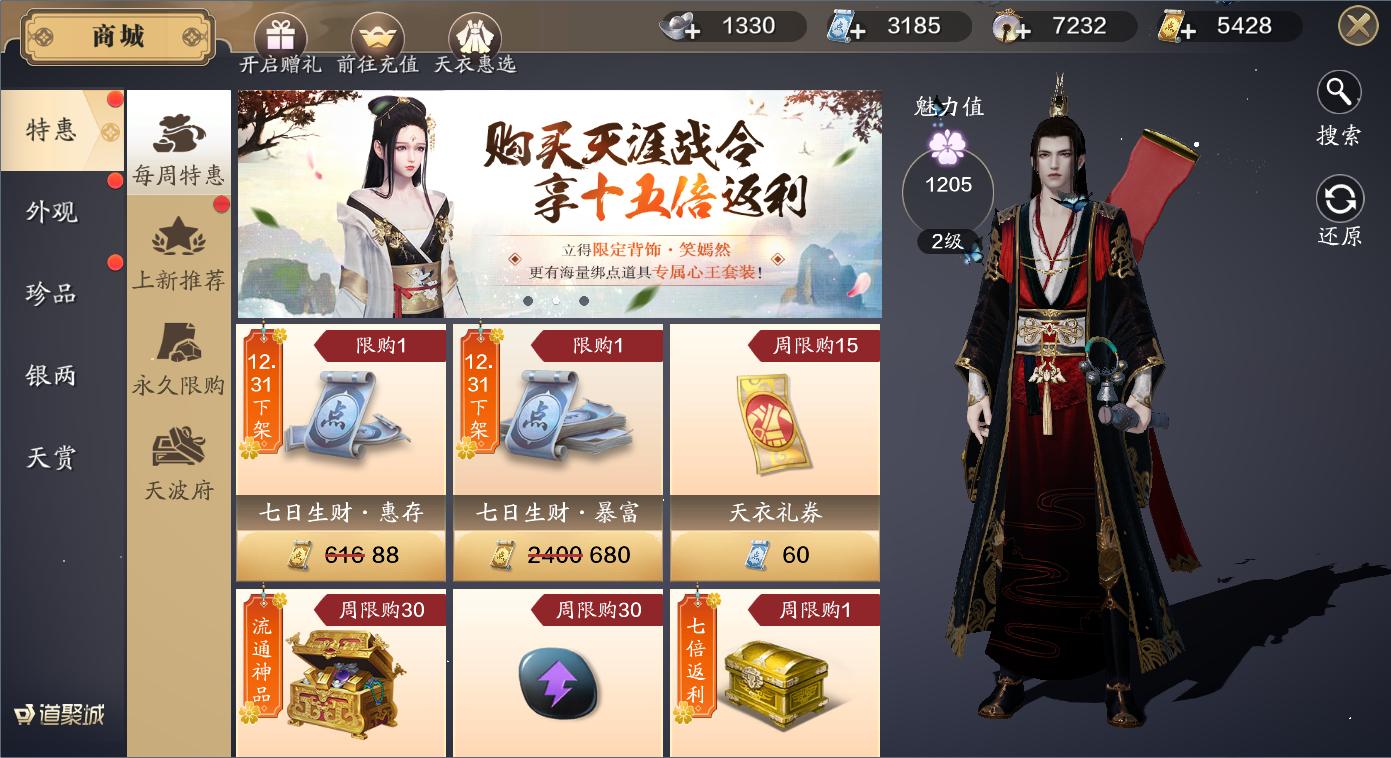The image size is (1391, 758).
Task: Click the 2级 charm level badge
Action: [946, 240]
